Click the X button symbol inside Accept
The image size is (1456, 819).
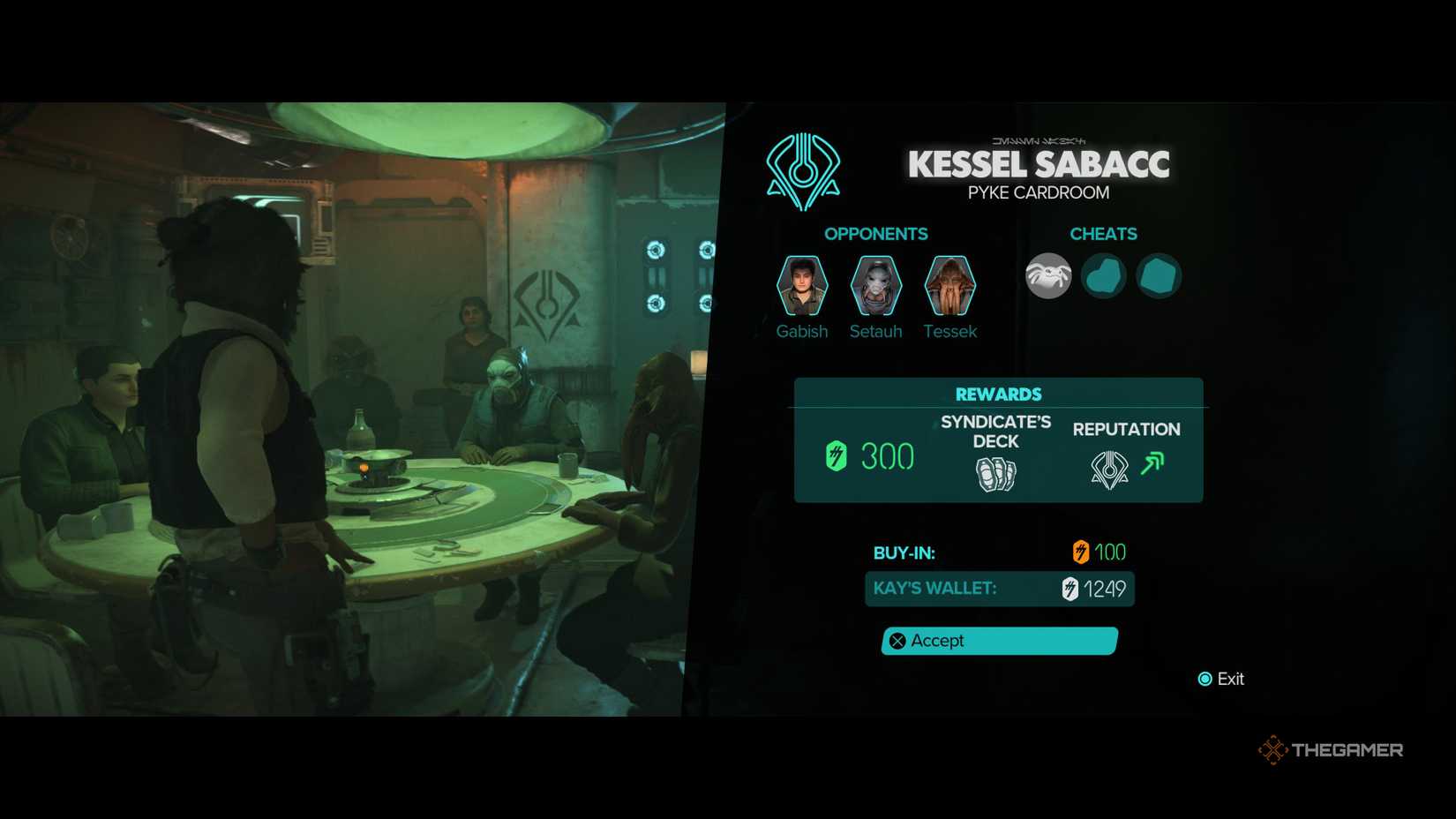(x=897, y=641)
